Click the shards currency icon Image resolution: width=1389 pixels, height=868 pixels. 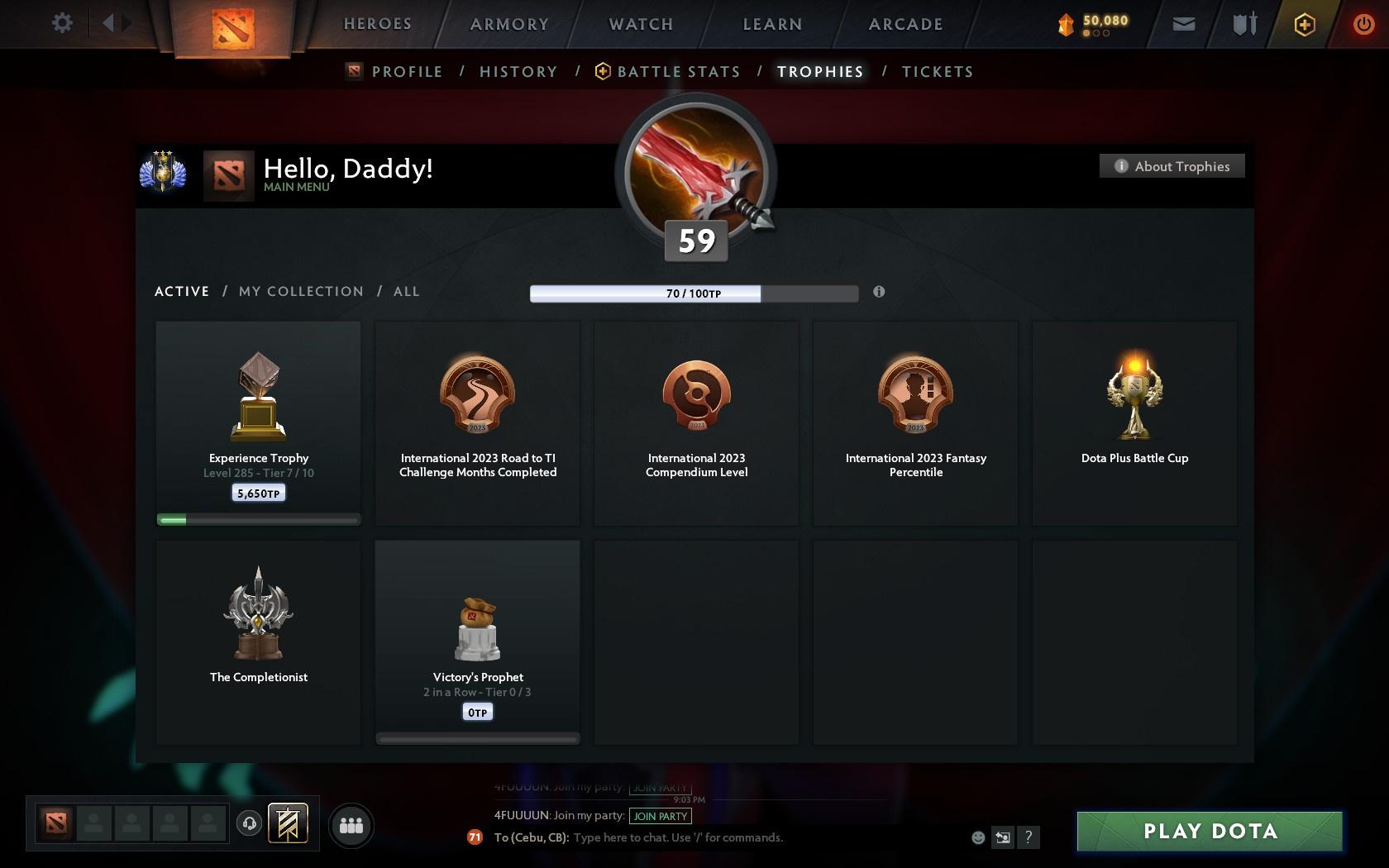click(x=1066, y=25)
